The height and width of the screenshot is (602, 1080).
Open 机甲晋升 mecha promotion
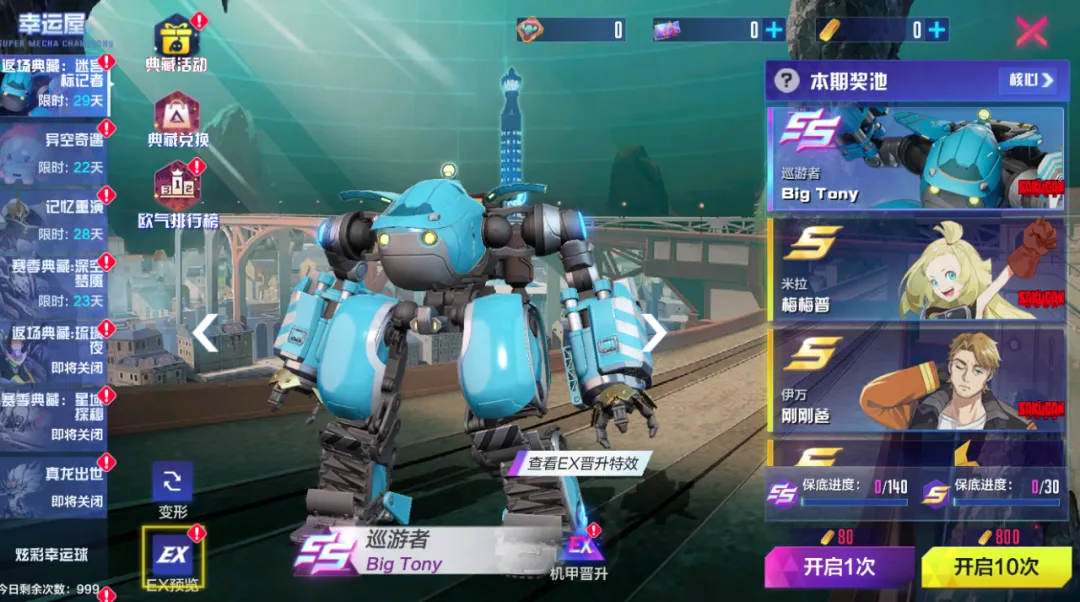click(x=578, y=552)
